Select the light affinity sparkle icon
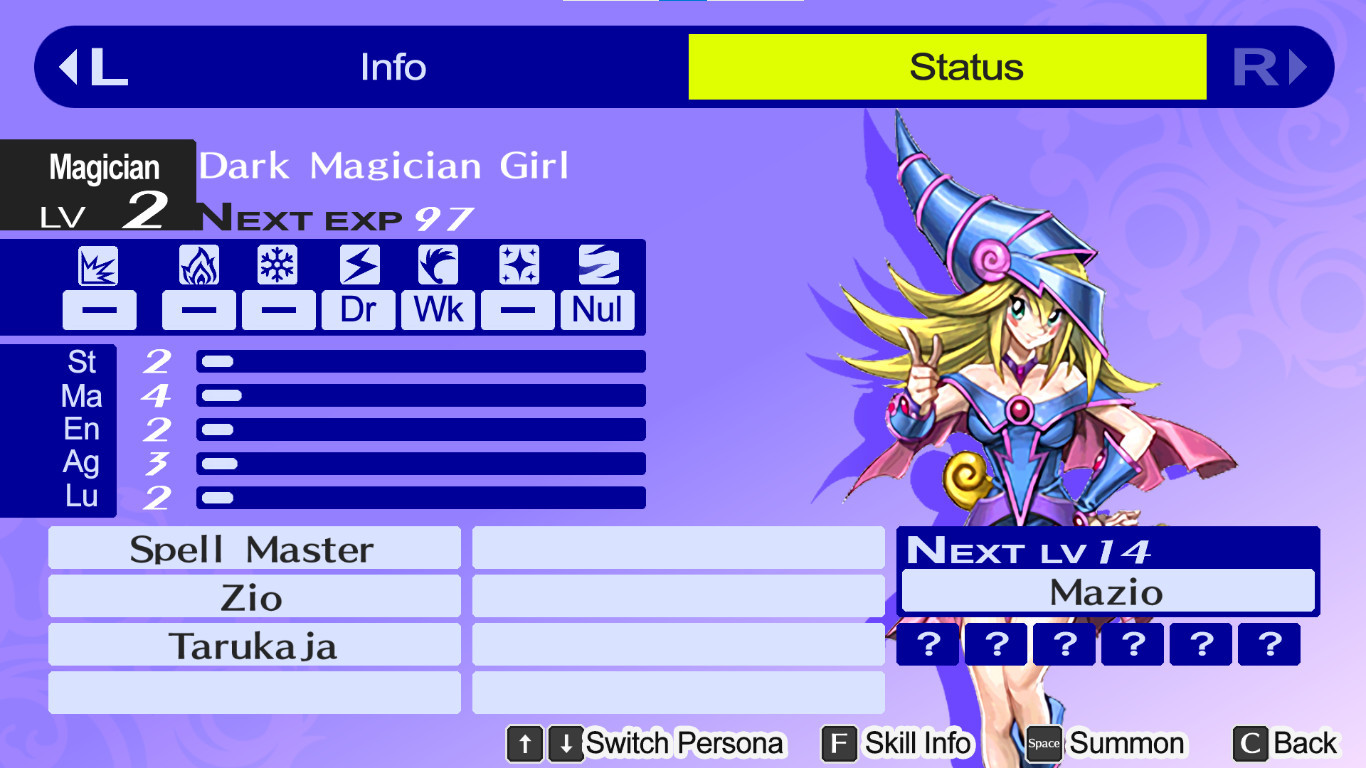The image size is (1366, 768). (x=517, y=264)
